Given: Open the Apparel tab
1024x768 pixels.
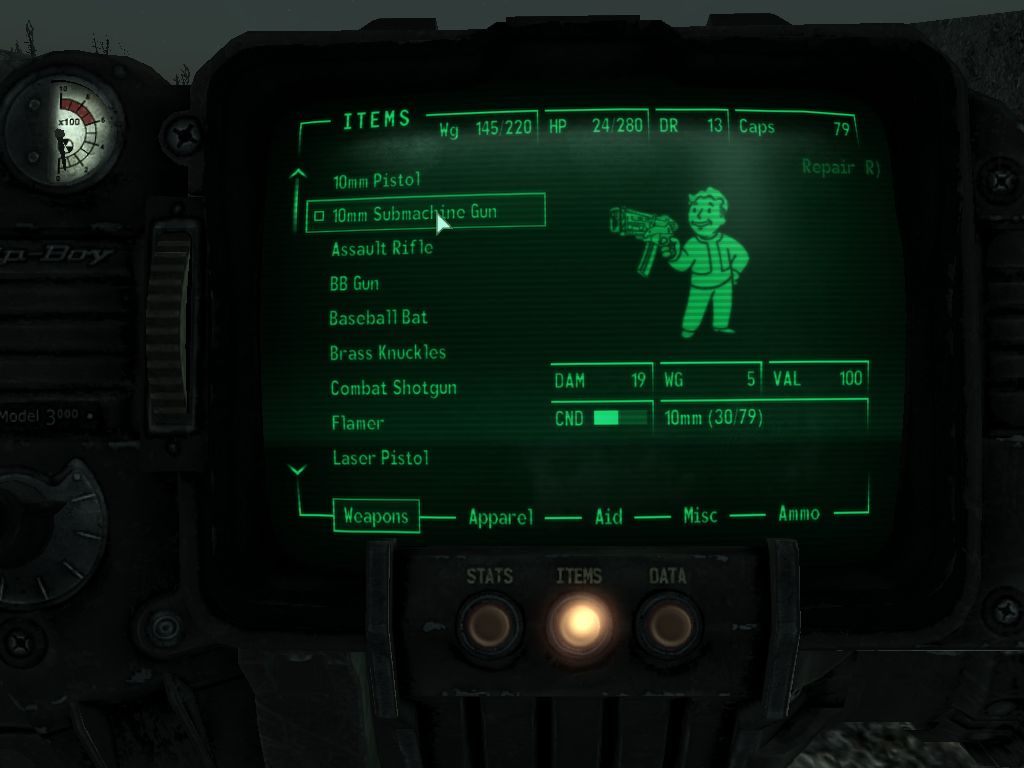Looking at the screenshot, I should (x=501, y=517).
